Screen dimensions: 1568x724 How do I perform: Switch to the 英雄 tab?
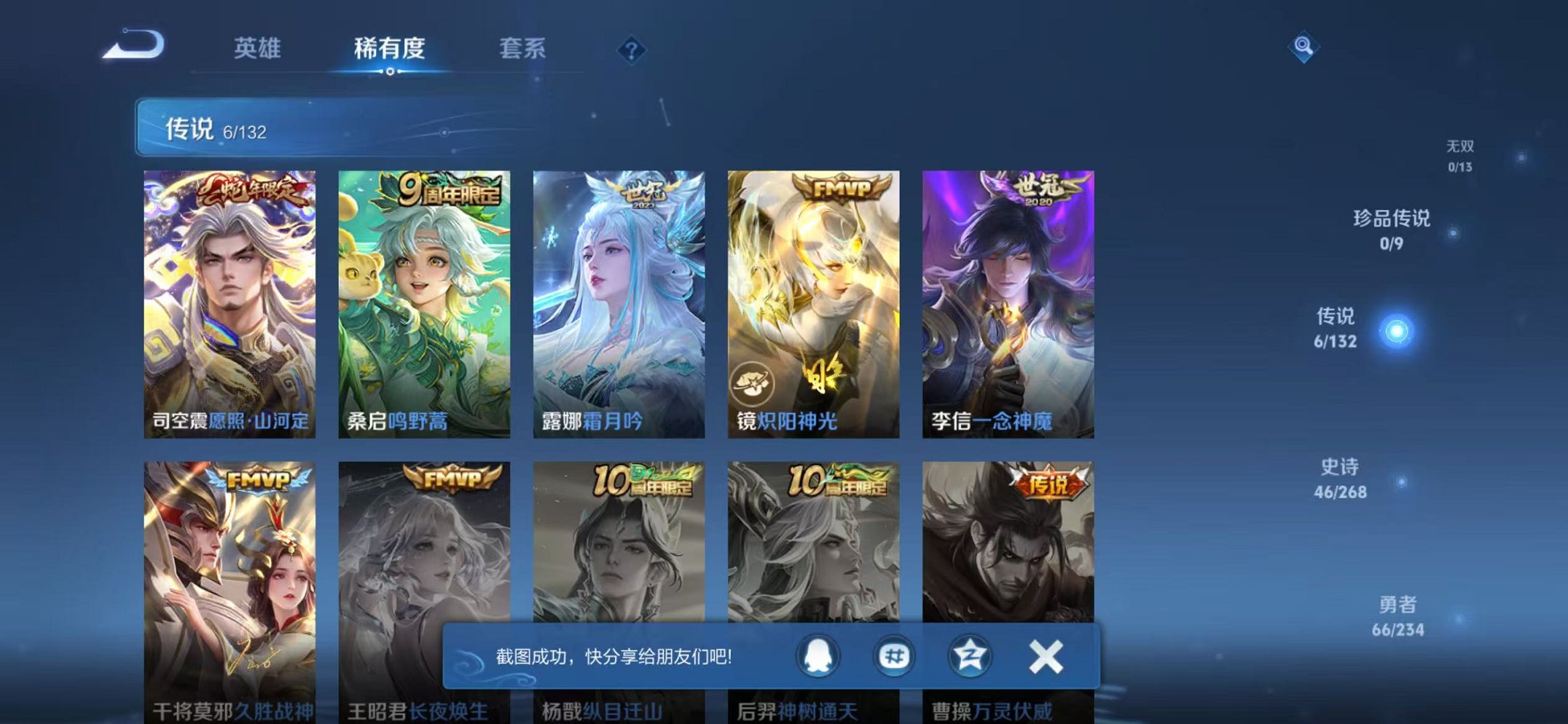click(x=258, y=49)
